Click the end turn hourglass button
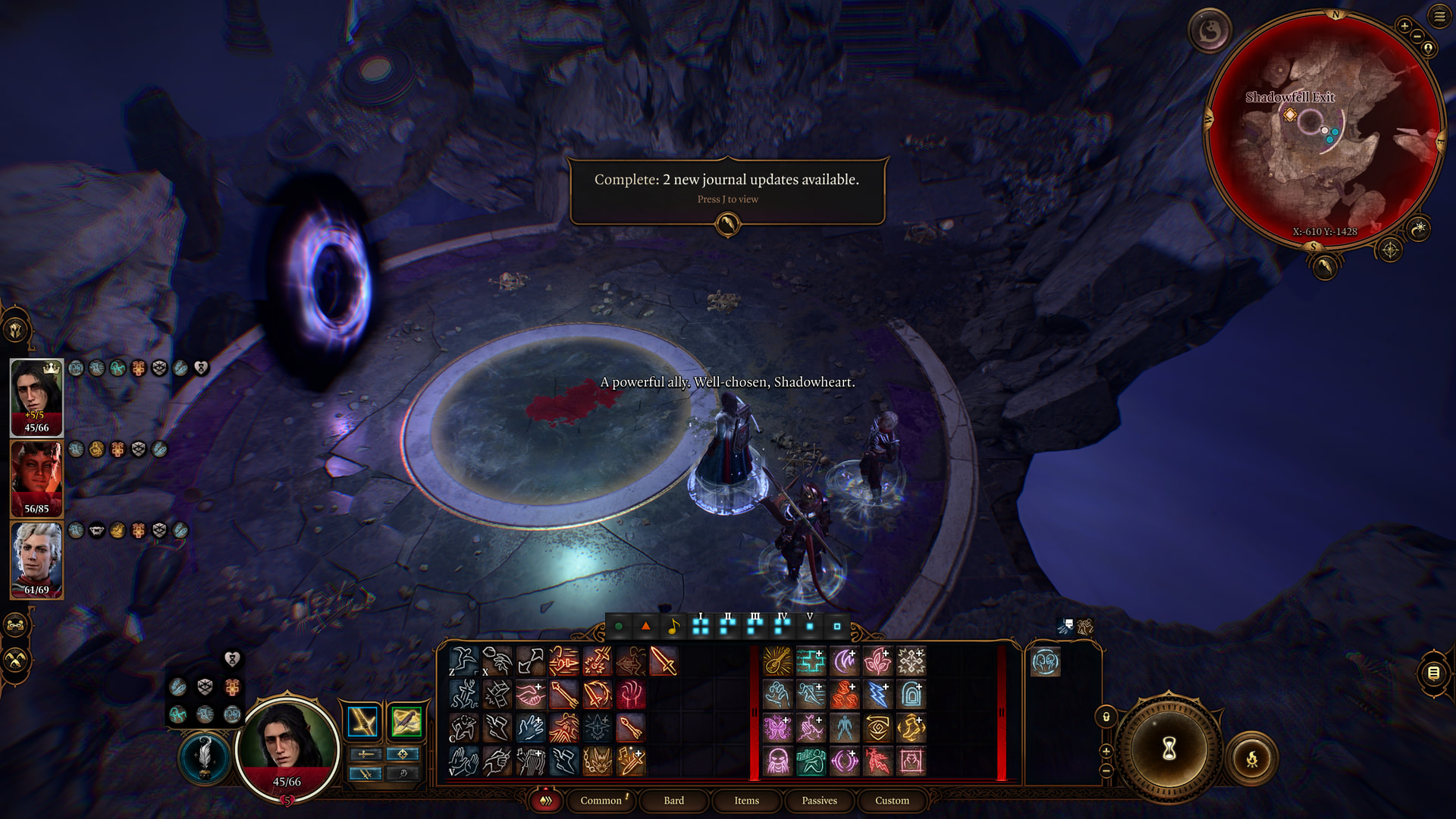Viewport: 1456px width, 819px height. [1169, 749]
